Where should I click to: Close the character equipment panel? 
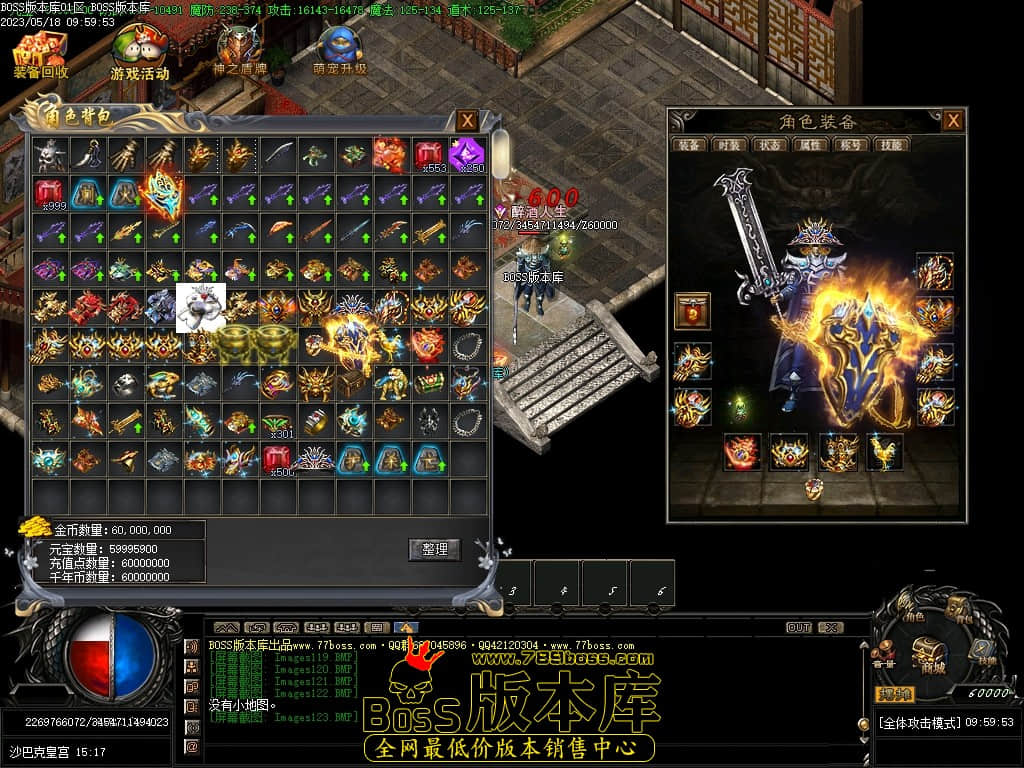[x=953, y=121]
